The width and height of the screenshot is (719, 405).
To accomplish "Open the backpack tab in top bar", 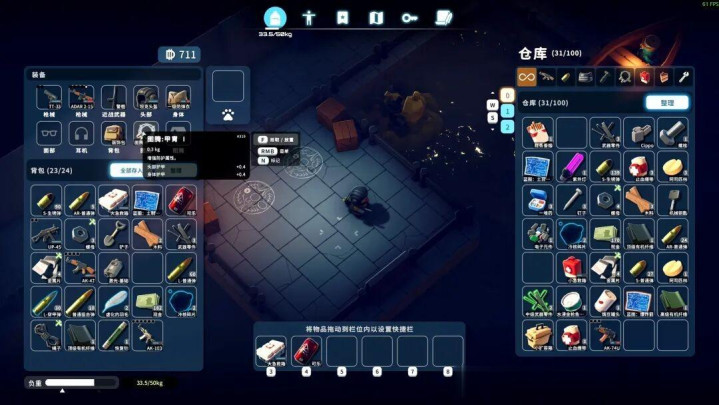I will point(275,17).
